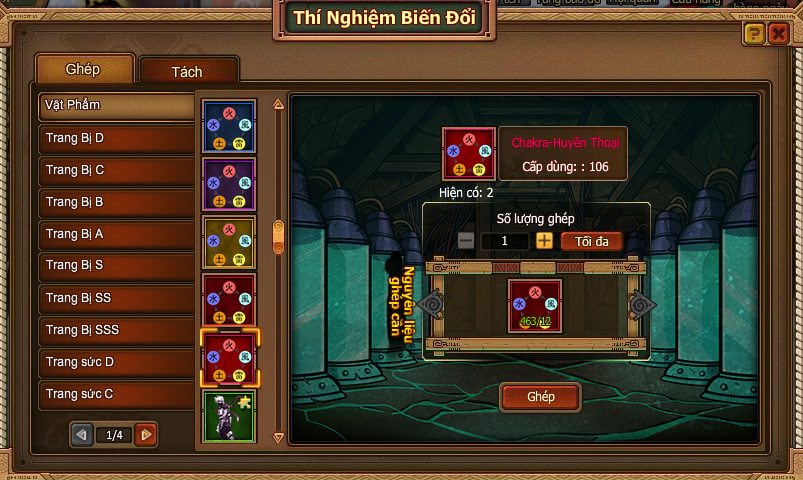The height and width of the screenshot is (480, 803).
Task: Select the Trang Bị A category
Action: [x=116, y=234]
